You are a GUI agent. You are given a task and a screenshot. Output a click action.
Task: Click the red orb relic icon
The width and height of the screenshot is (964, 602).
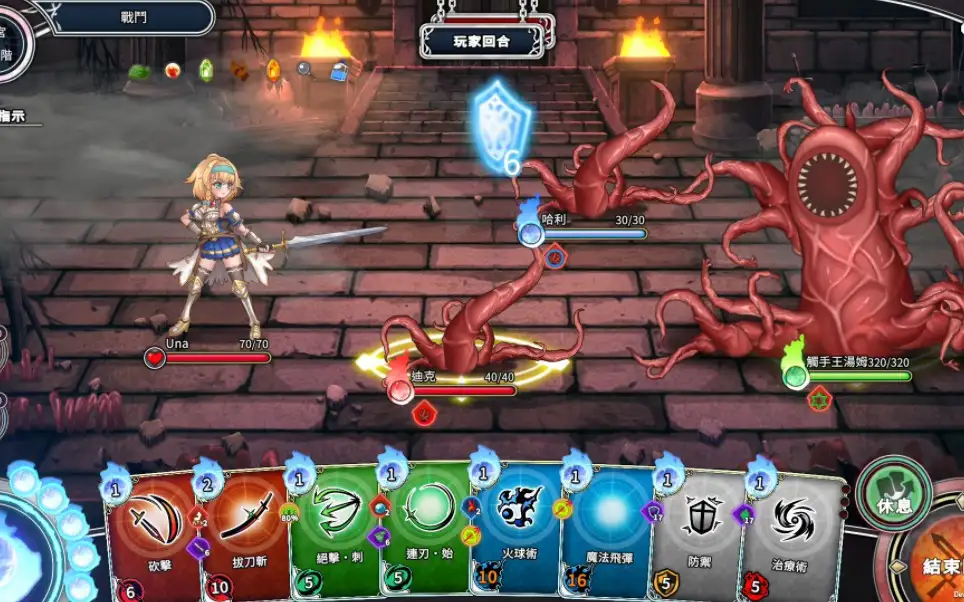(x=173, y=70)
